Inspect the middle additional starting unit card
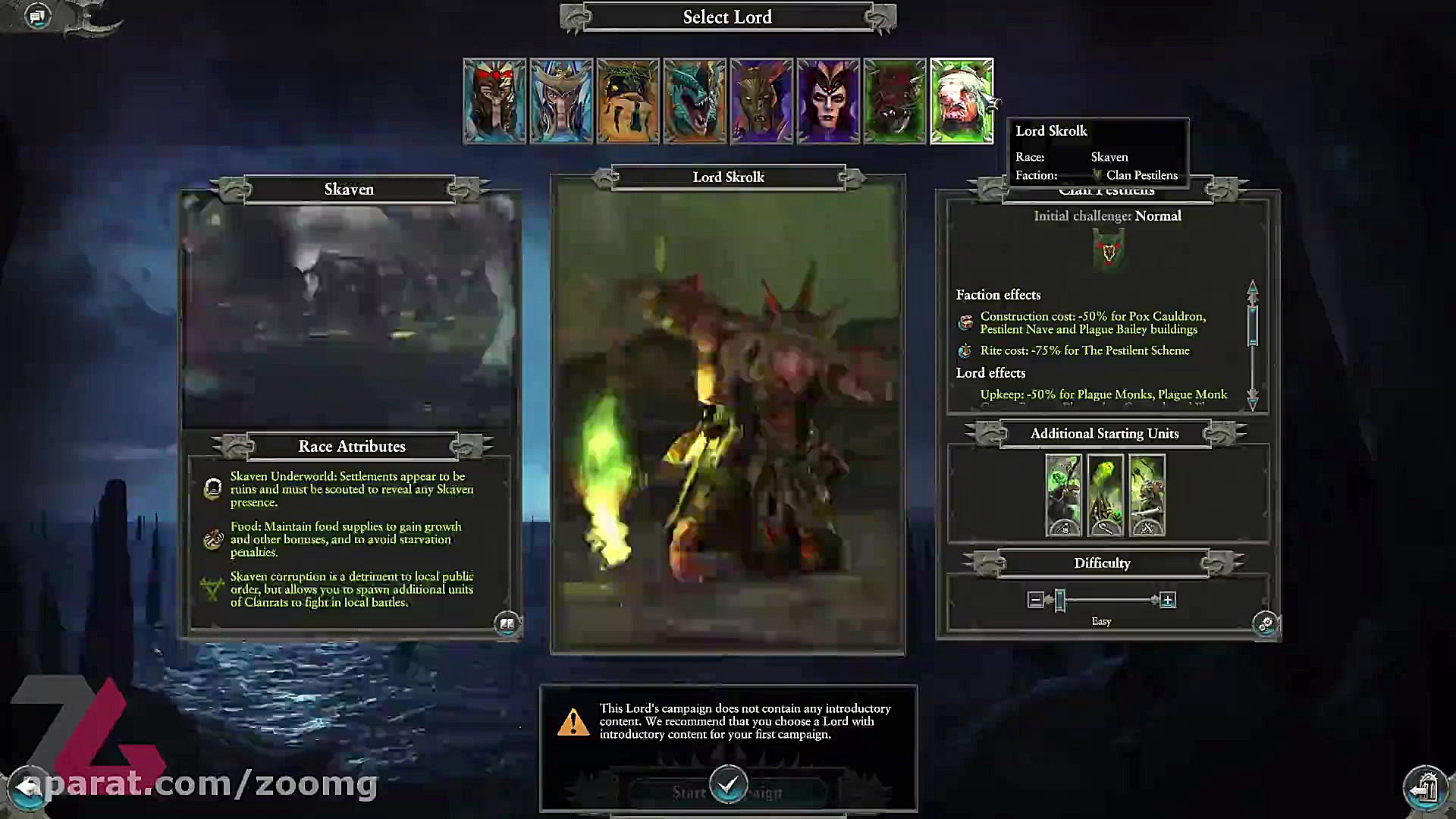Image resolution: width=1456 pixels, height=819 pixels. [x=1105, y=495]
